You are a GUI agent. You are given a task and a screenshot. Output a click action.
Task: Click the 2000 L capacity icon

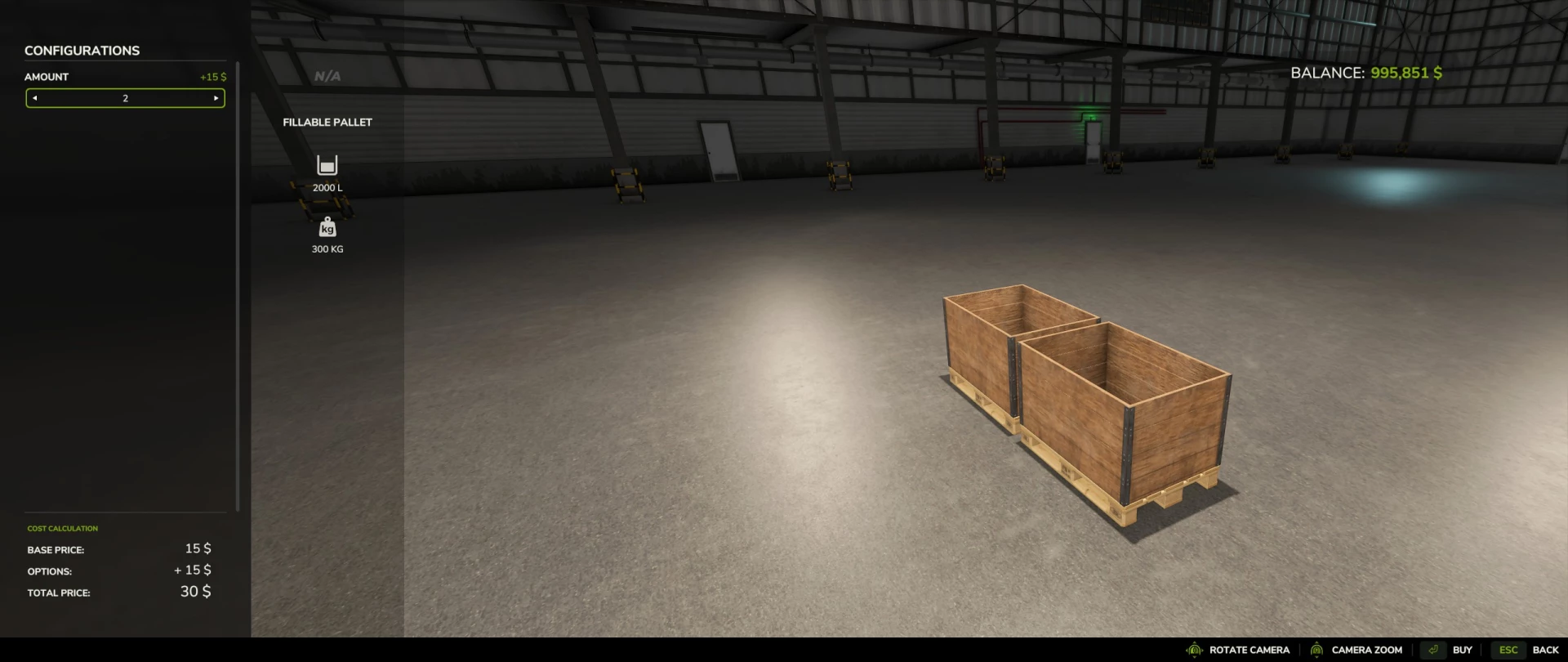(x=327, y=164)
